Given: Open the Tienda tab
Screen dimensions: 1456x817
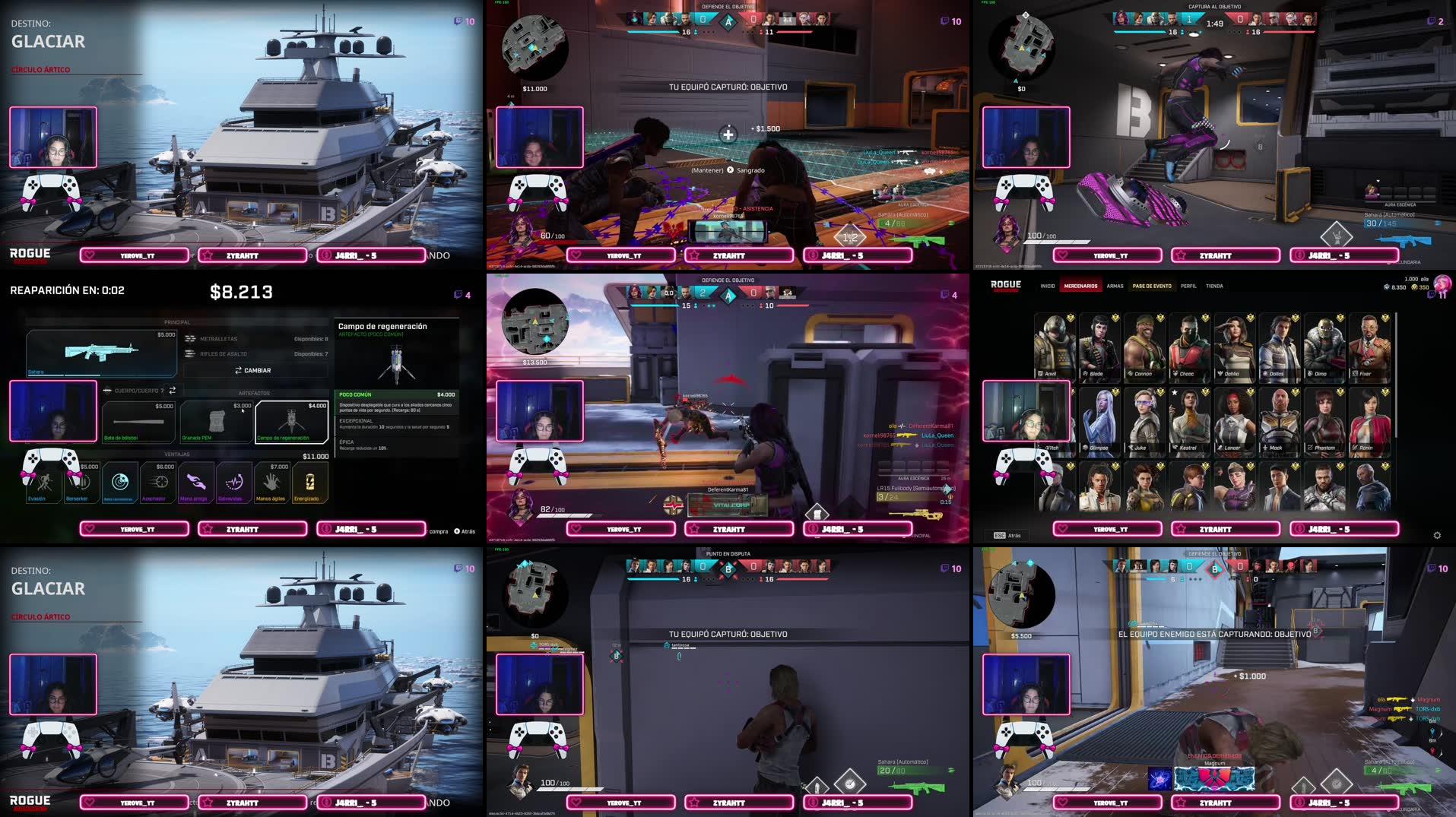Looking at the screenshot, I should pyautogui.click(x=1214, y=287).
